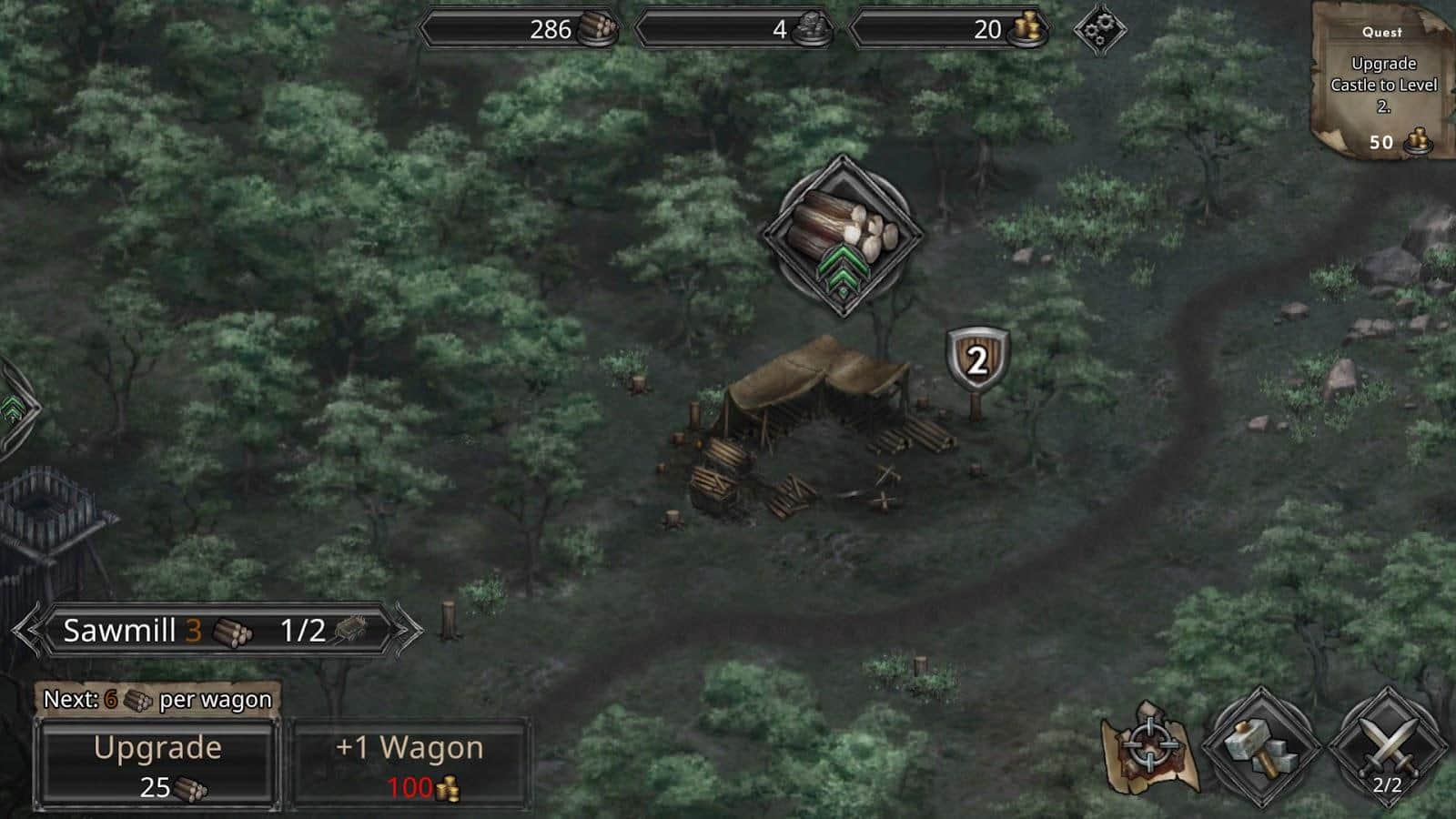The width and height of the screenshot is (1456, 819).
Task: Click the level 2 shield badge
Action: tap(976, 360)
